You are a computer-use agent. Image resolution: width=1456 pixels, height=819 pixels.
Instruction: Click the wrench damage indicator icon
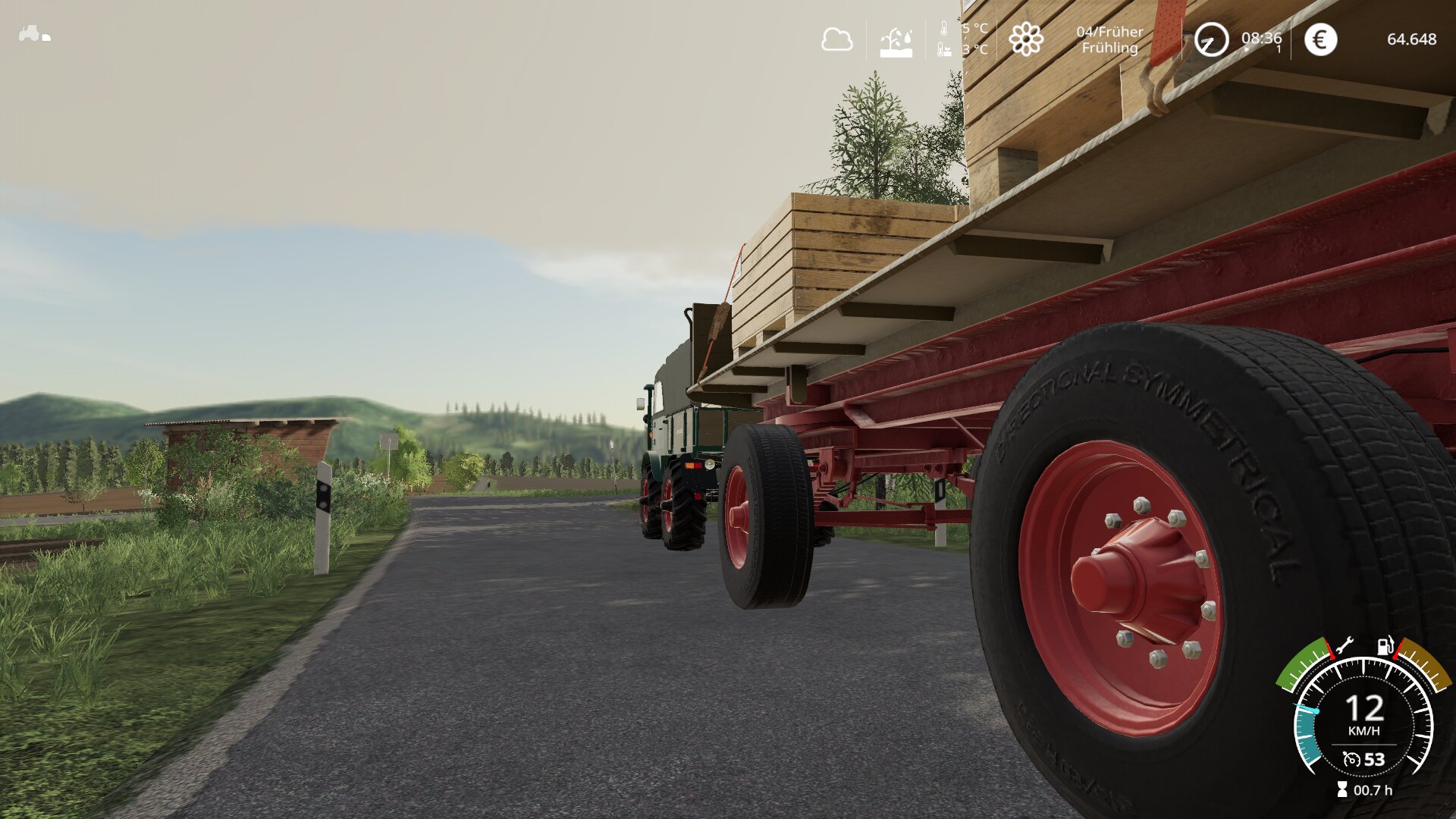(1344, 646)
